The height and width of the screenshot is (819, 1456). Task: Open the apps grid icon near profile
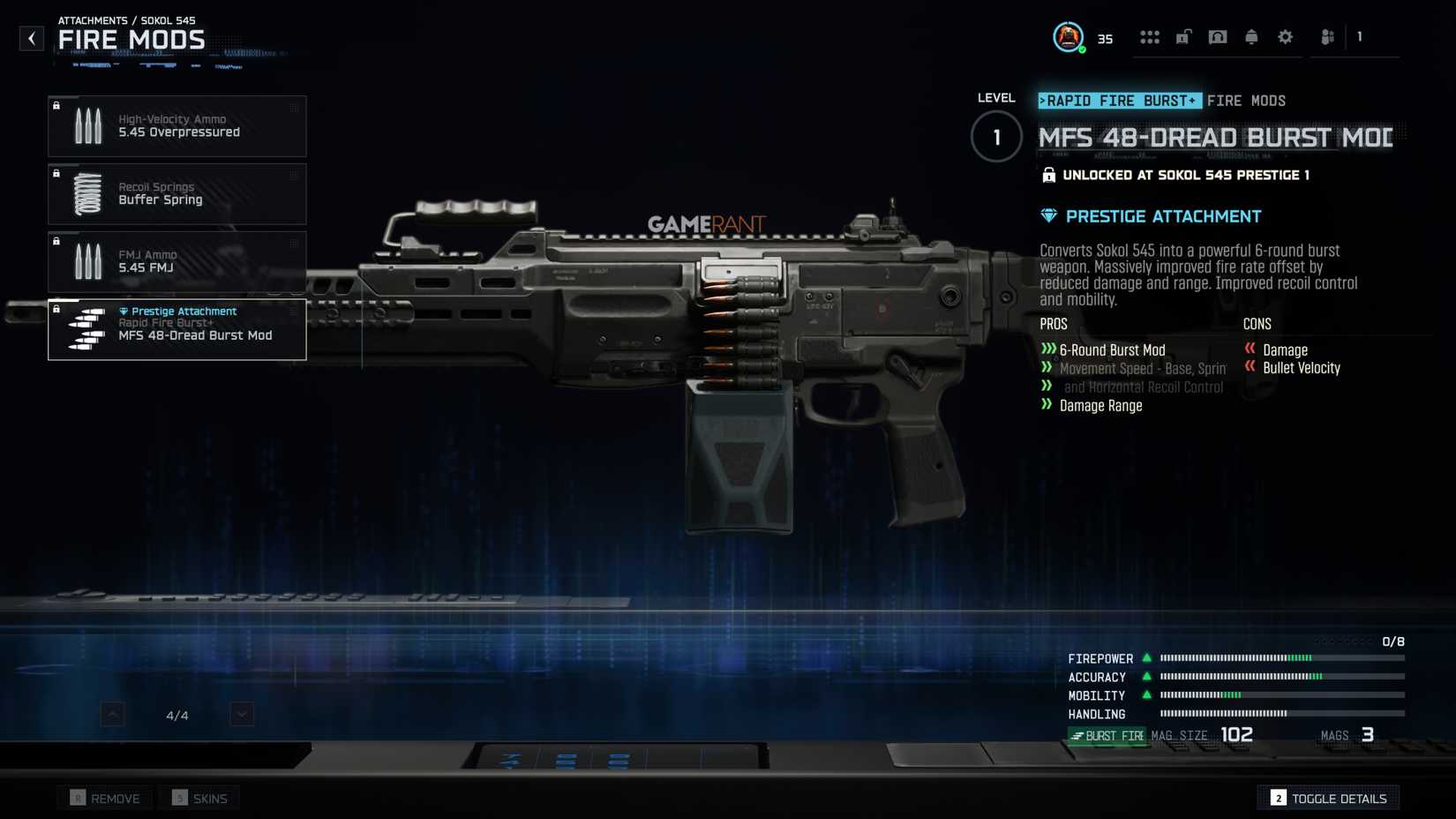(1150, 37)
